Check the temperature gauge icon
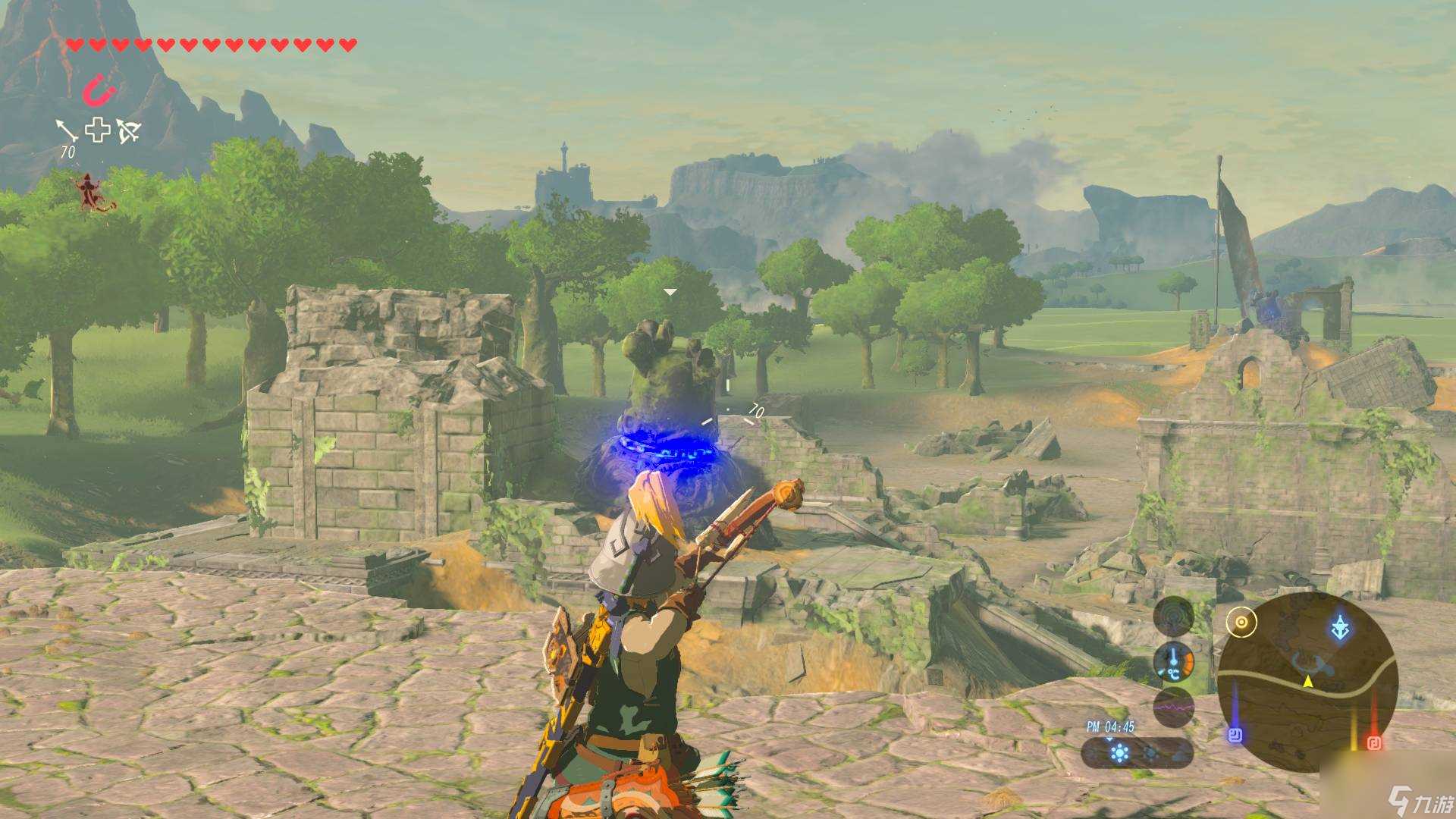This screenshot has height=819, width=1456. 1173,661
